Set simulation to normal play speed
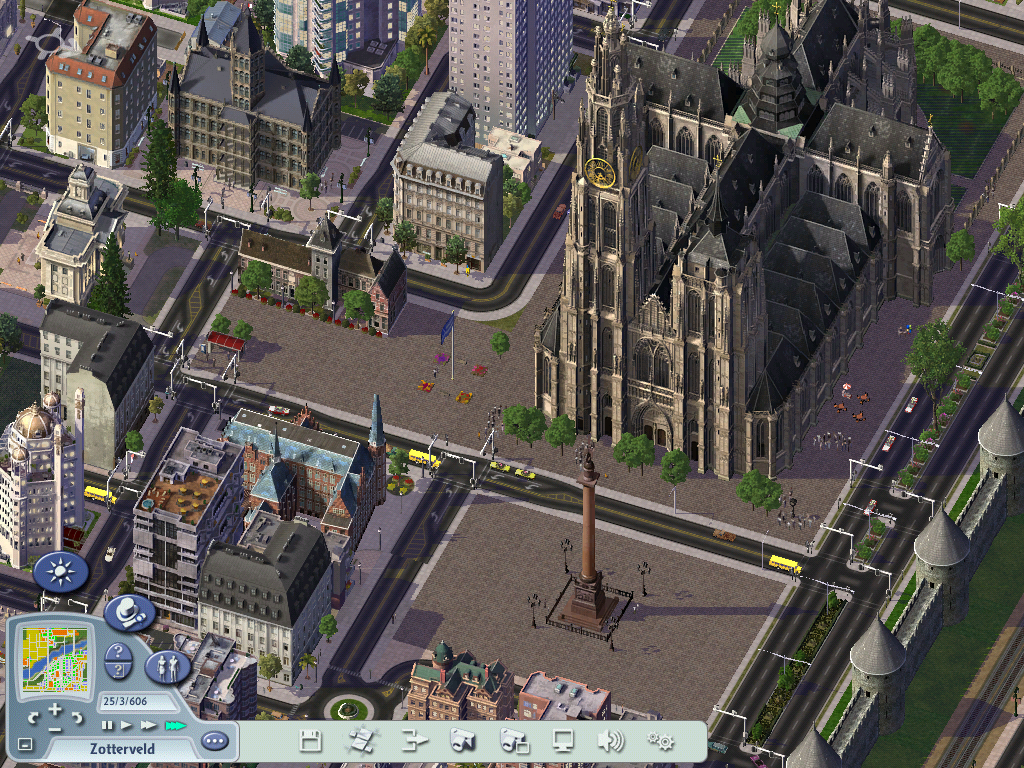 (127, 725)
